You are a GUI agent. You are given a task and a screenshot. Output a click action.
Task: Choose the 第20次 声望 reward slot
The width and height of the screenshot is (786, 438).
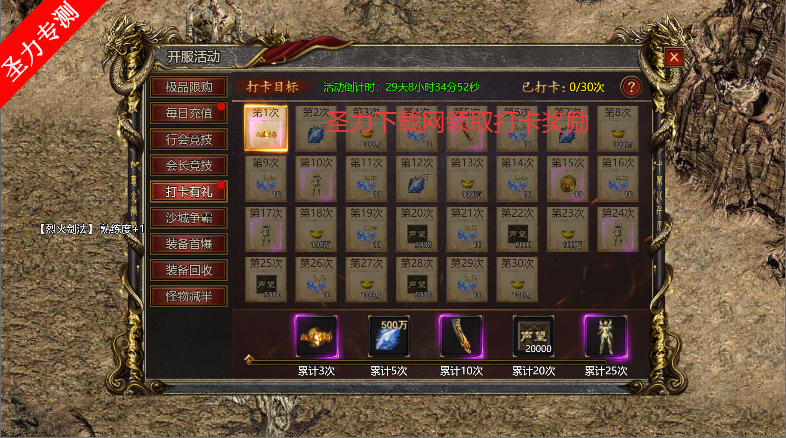416,228
